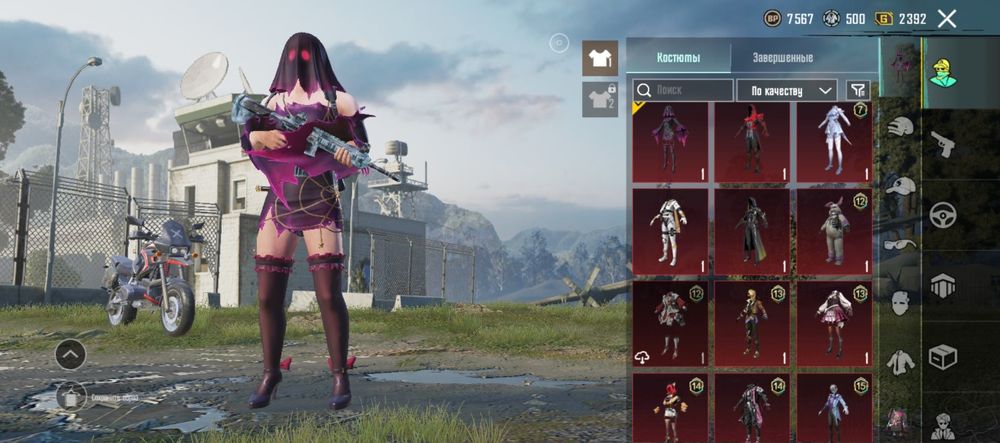Screen dimensions: 1000x443
Task: Choose the purple hooded costume thumbnail
Action: tap(669, 142)
